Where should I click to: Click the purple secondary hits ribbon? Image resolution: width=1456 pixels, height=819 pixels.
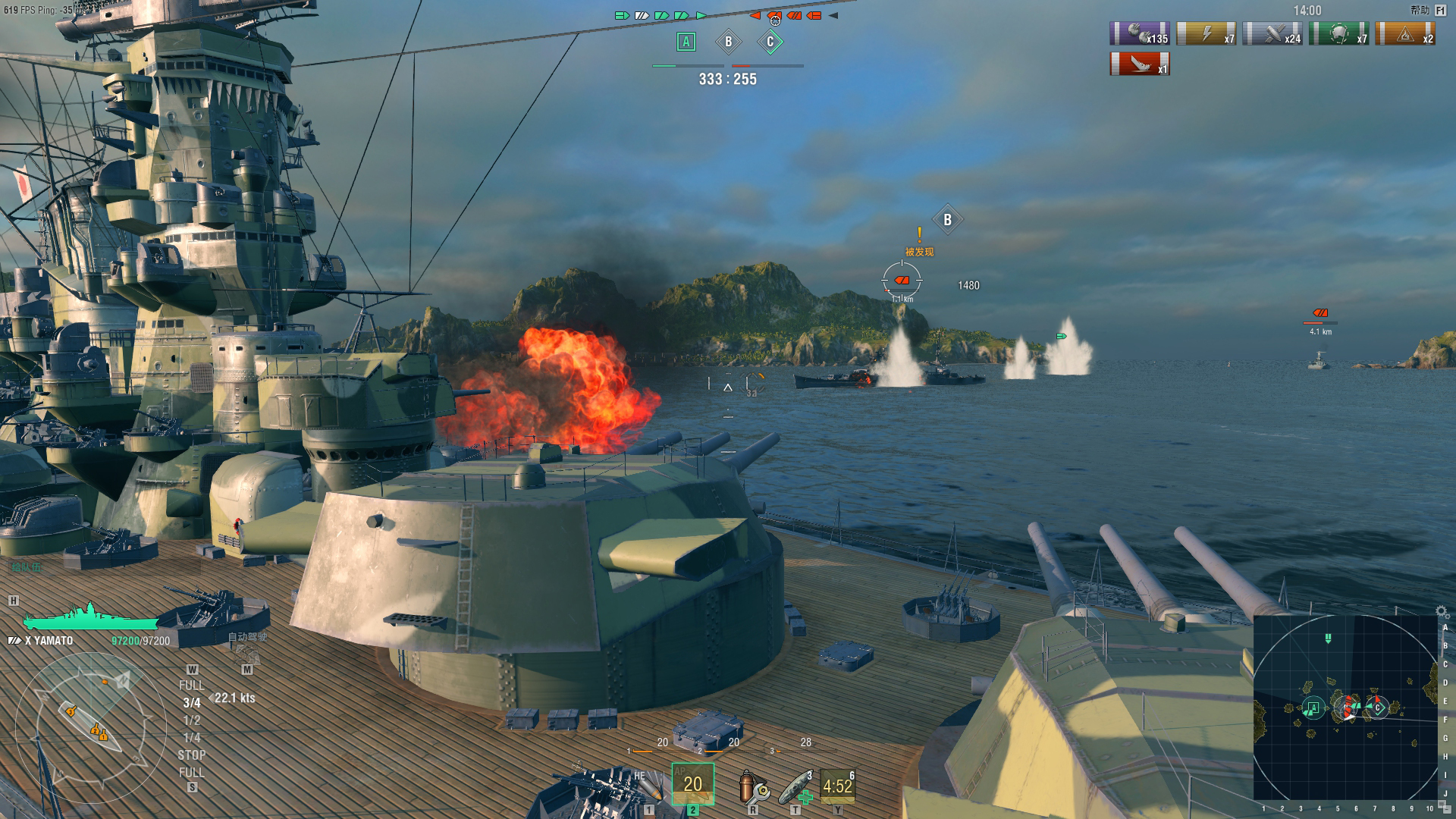point(1139,34)
